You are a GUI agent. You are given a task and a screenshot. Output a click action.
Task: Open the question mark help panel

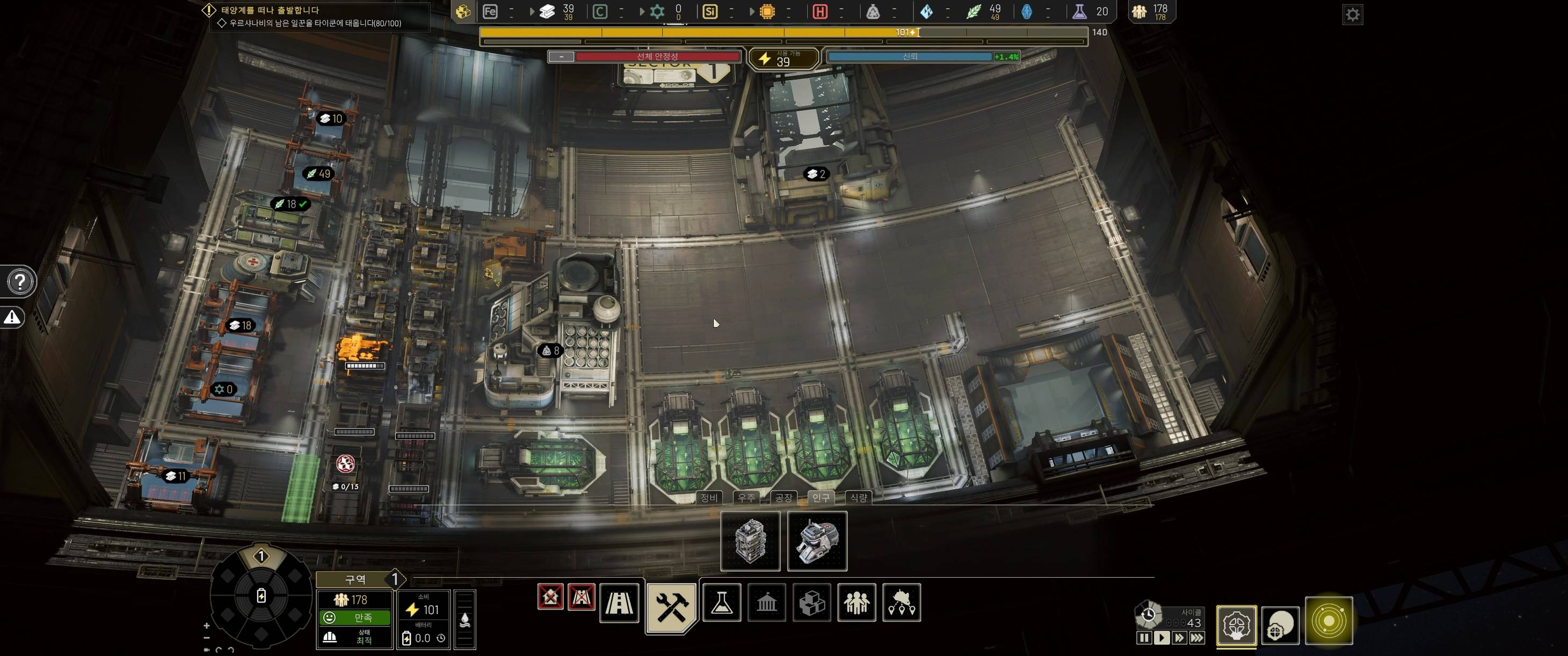(x=20, y=282)
